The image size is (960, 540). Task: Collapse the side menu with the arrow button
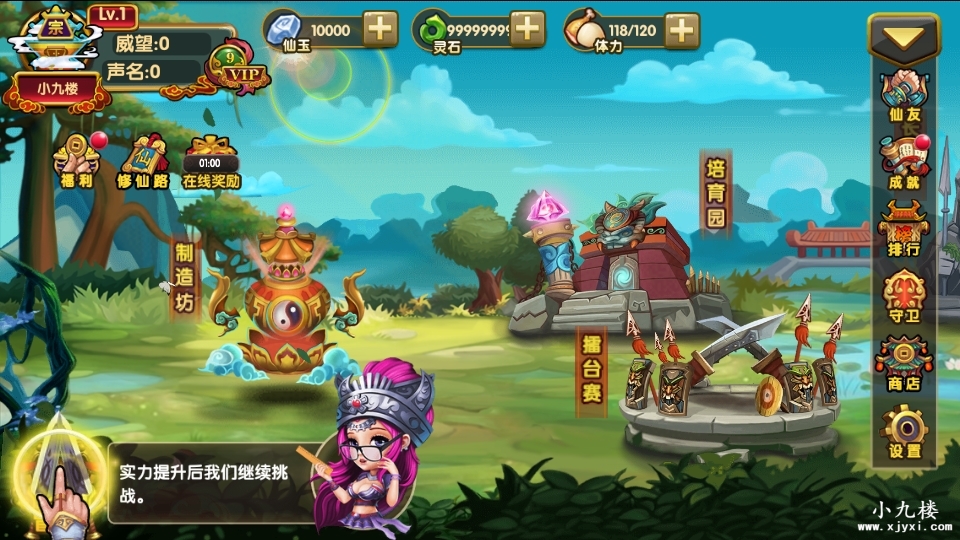tap(904, 41)
